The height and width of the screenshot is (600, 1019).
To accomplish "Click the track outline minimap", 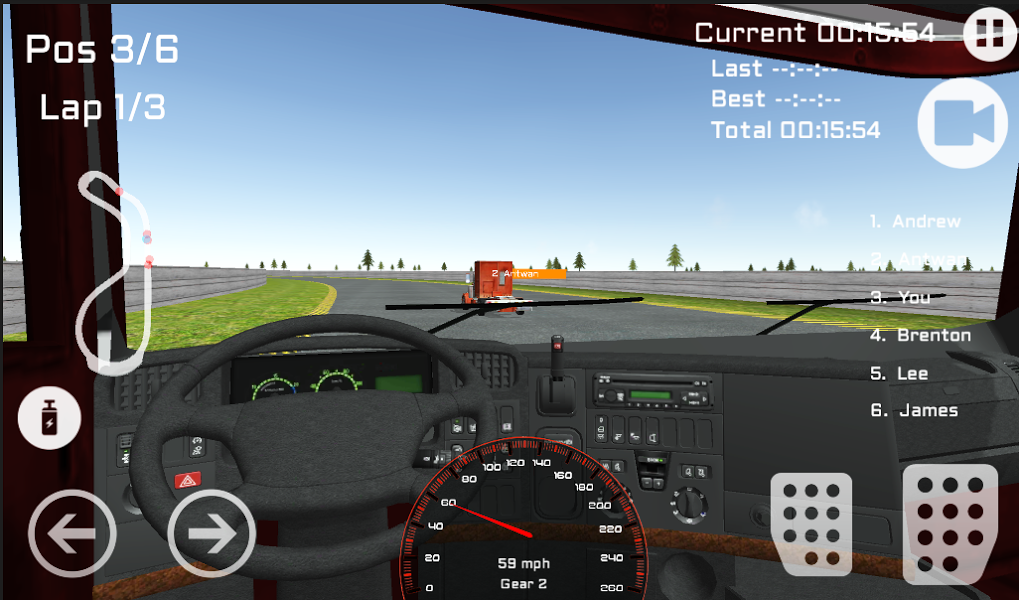I will pyautogui.click(x=118, y=270).
